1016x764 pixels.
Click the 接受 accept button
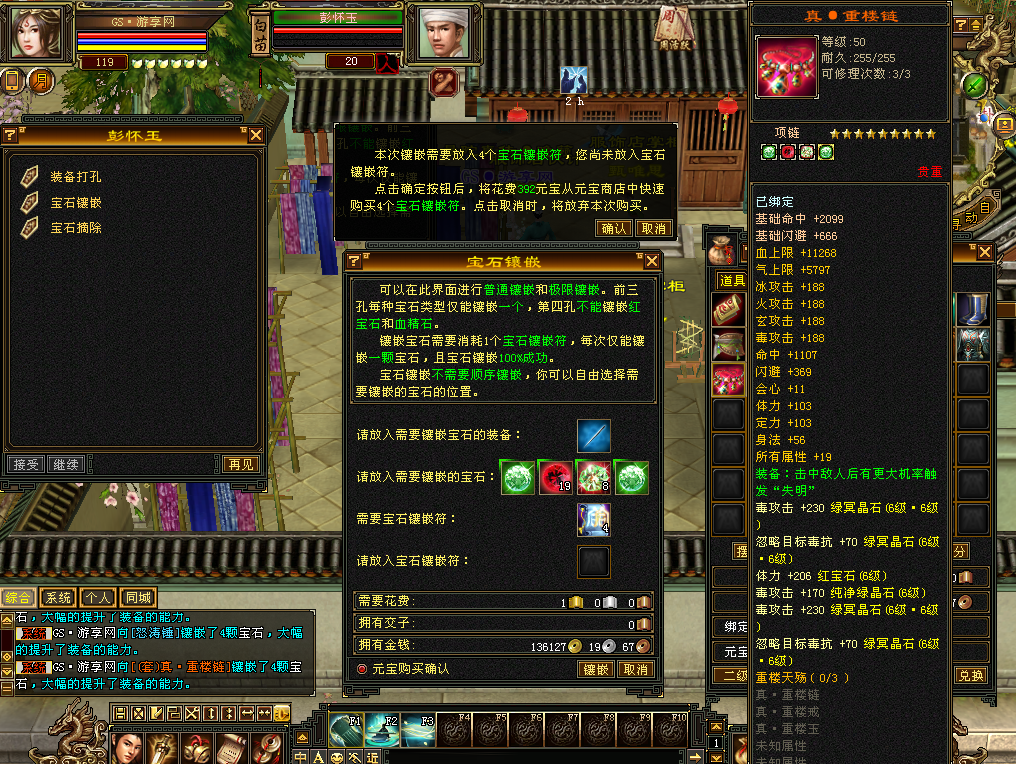24,465
